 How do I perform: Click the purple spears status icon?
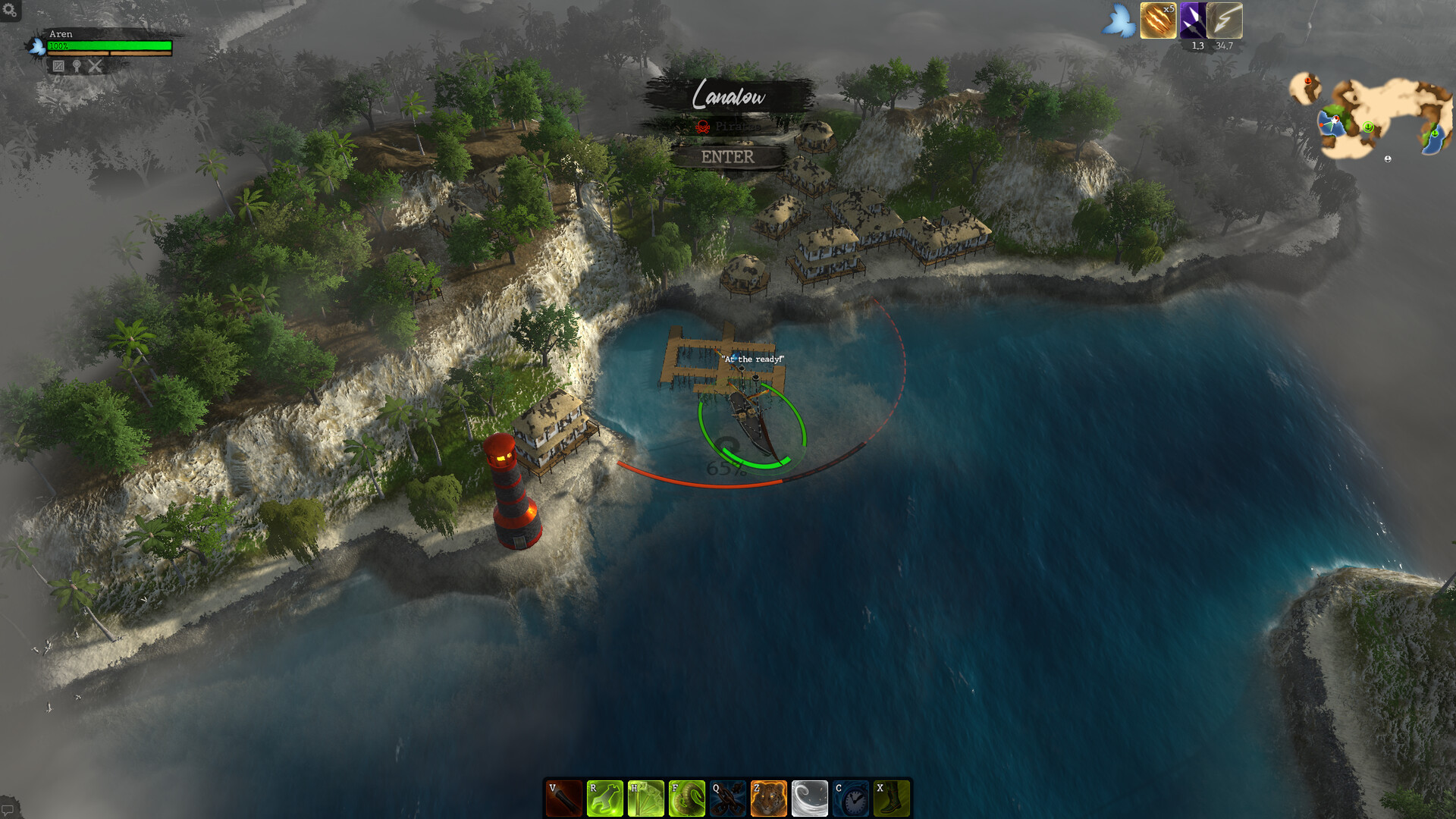[x=1193, y=20]
